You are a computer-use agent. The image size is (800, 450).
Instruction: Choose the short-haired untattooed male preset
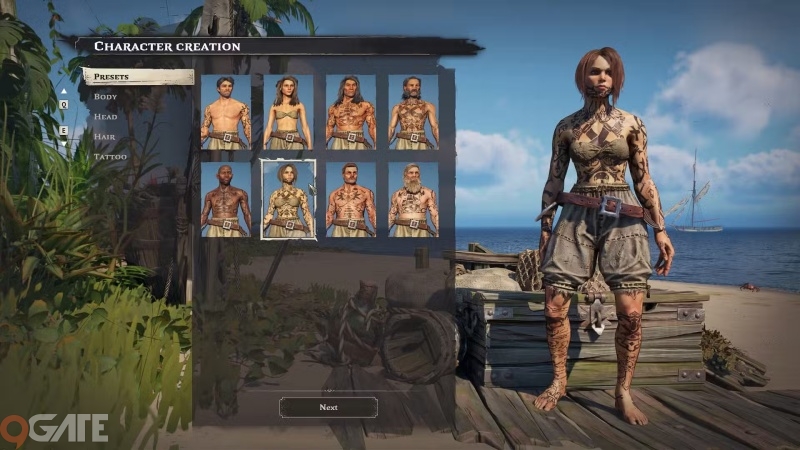pos(225,112)
